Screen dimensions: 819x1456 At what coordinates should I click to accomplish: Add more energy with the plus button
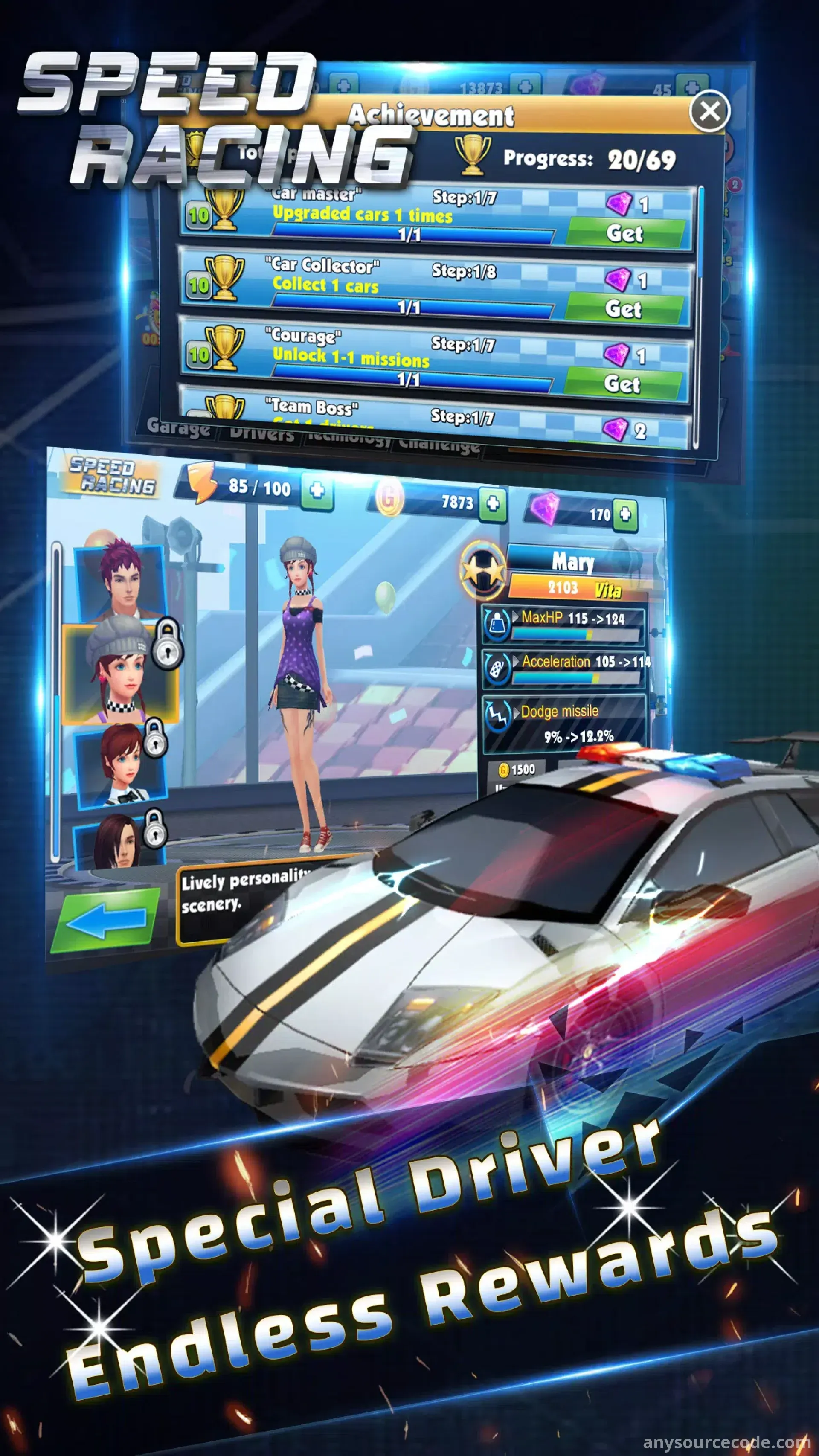[317, 490]
